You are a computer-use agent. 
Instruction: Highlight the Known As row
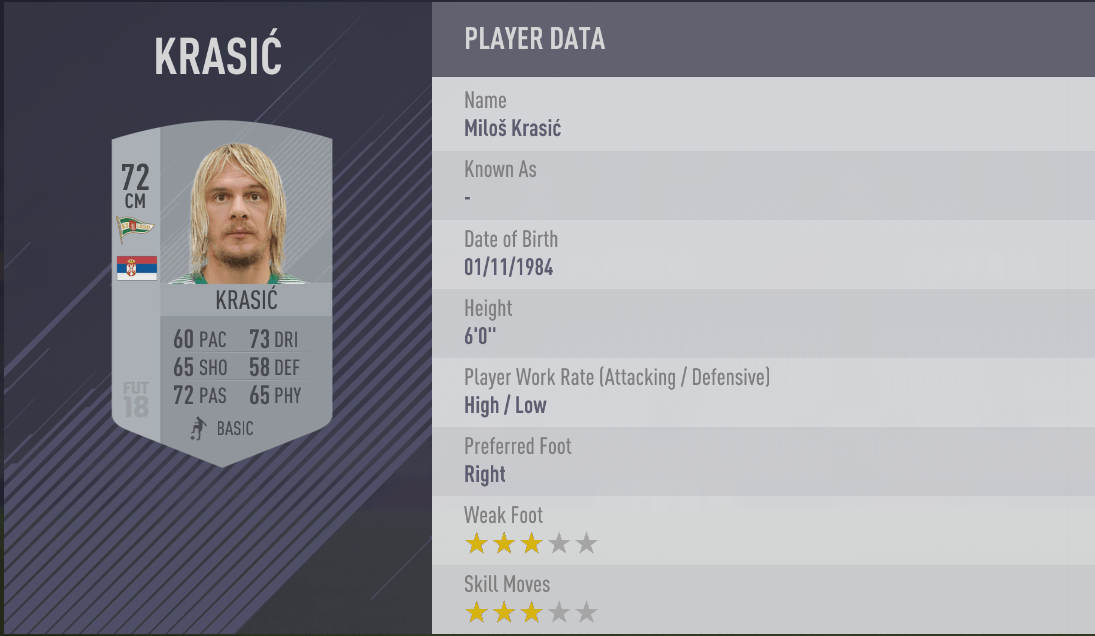(762, 184)
